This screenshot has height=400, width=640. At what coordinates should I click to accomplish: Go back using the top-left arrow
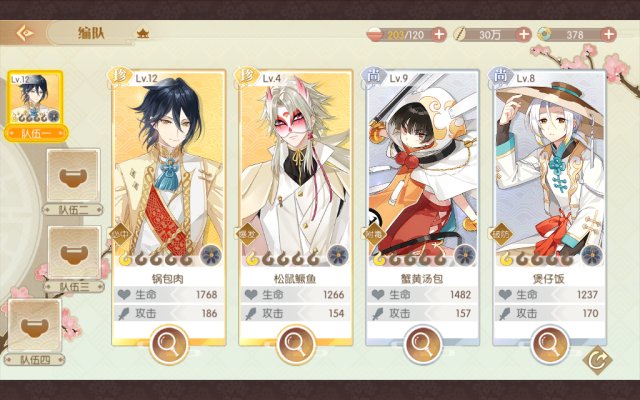click(24, 32)
